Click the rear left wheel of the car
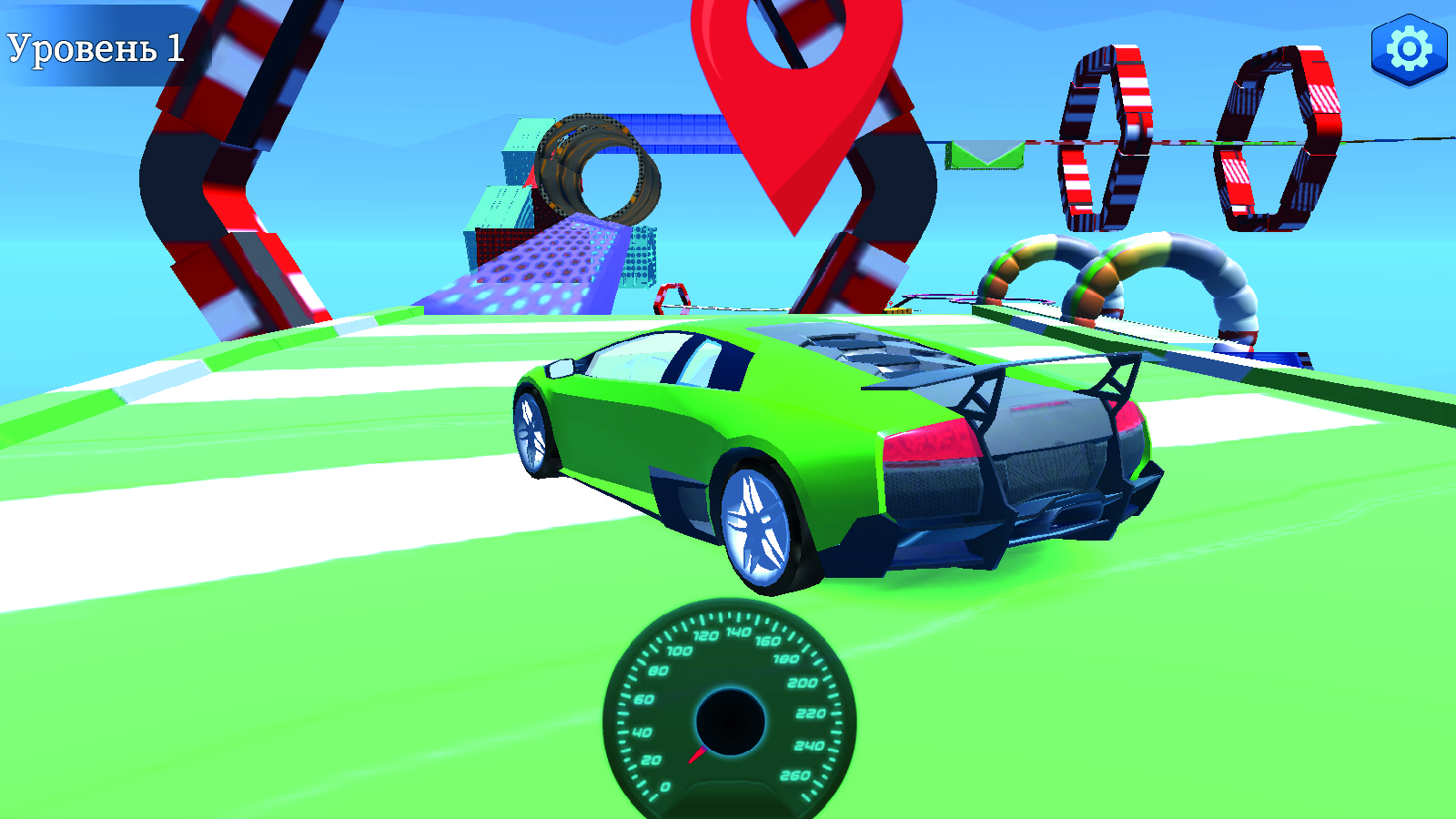The image size is (1456, 819). (x=760, y=523)
